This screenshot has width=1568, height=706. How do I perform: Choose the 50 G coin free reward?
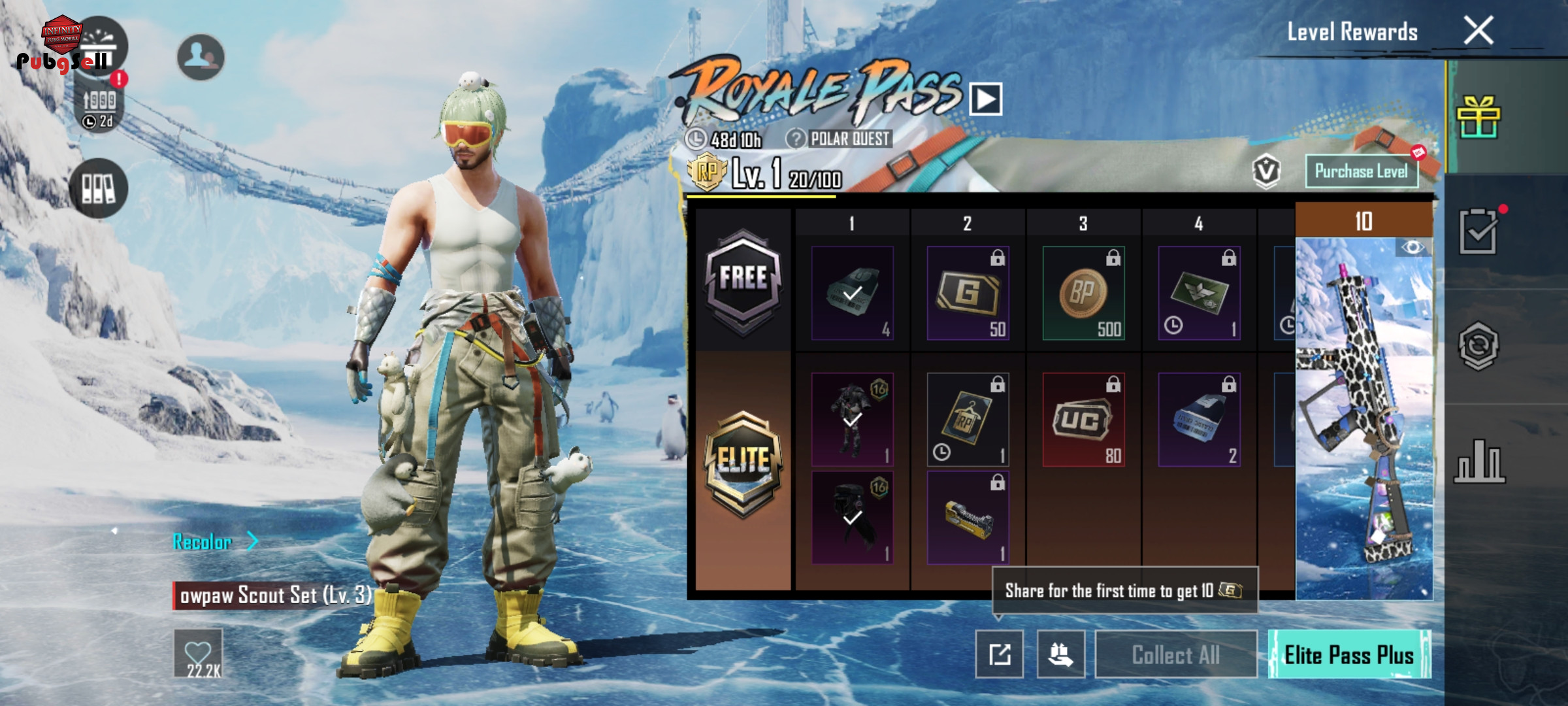click(968, 293)
